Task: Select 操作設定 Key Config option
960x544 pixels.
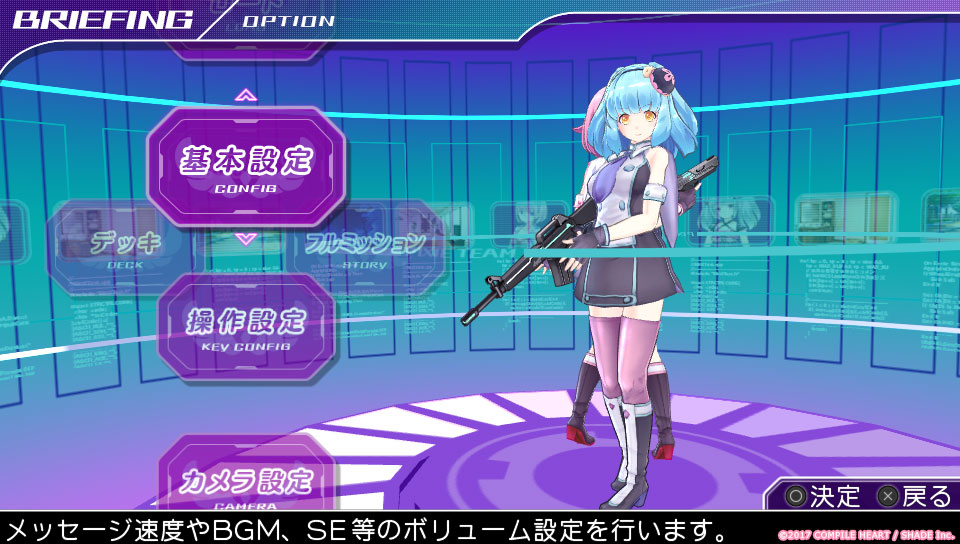Action: (246, 326)
